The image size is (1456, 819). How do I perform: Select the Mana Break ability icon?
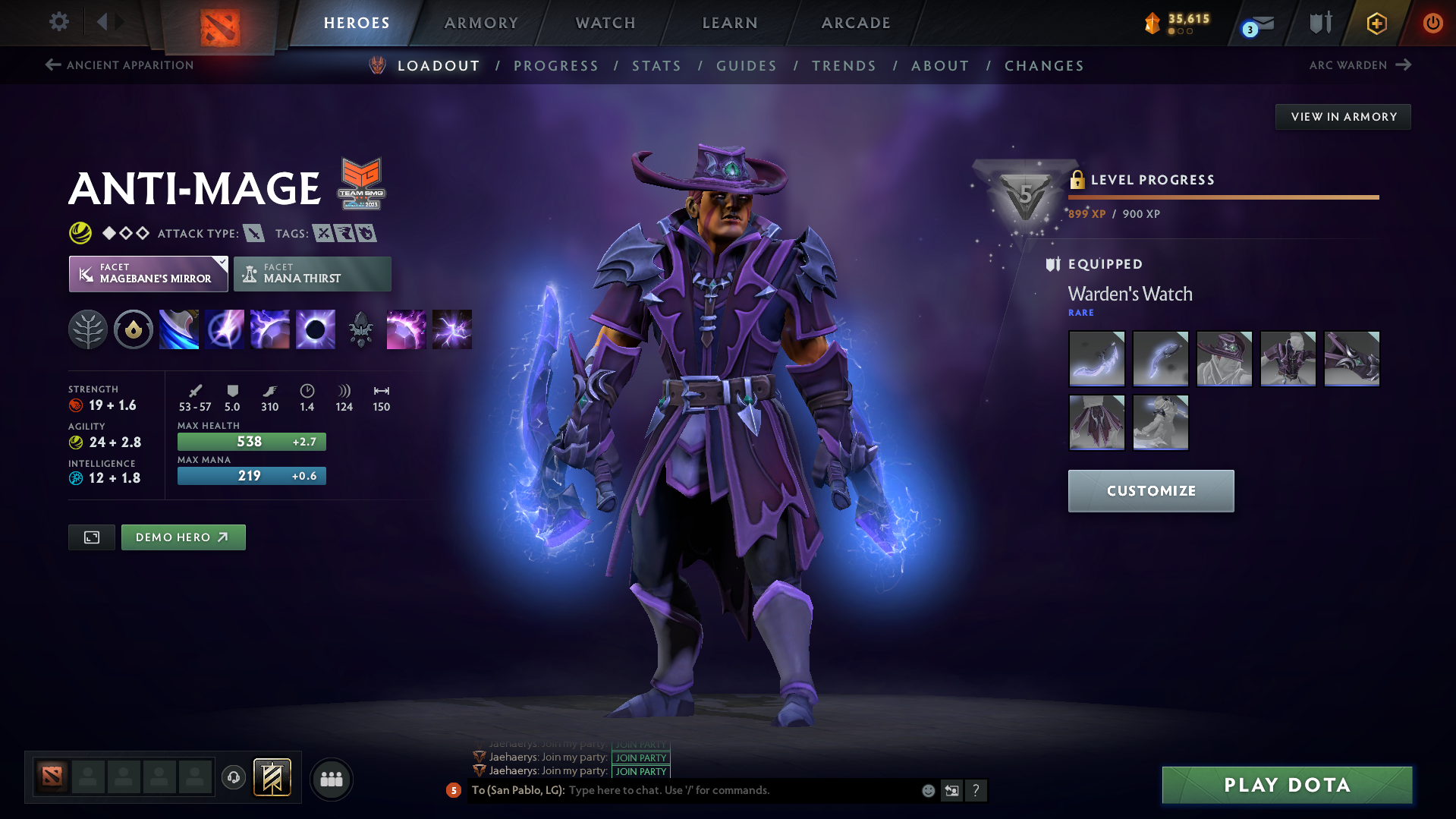[179, 329]
